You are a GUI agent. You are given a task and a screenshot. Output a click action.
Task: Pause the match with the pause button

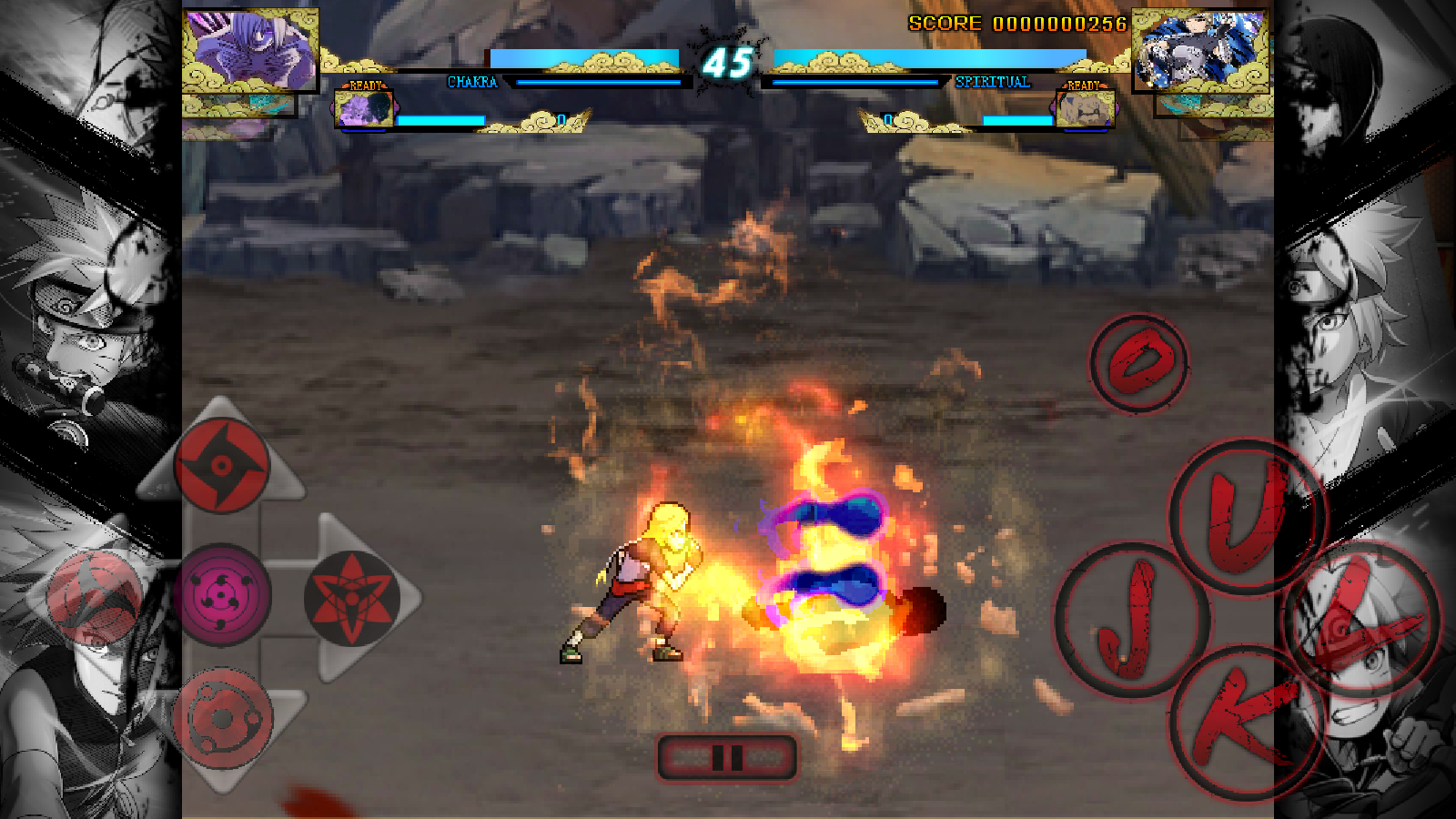coord(727,757)
